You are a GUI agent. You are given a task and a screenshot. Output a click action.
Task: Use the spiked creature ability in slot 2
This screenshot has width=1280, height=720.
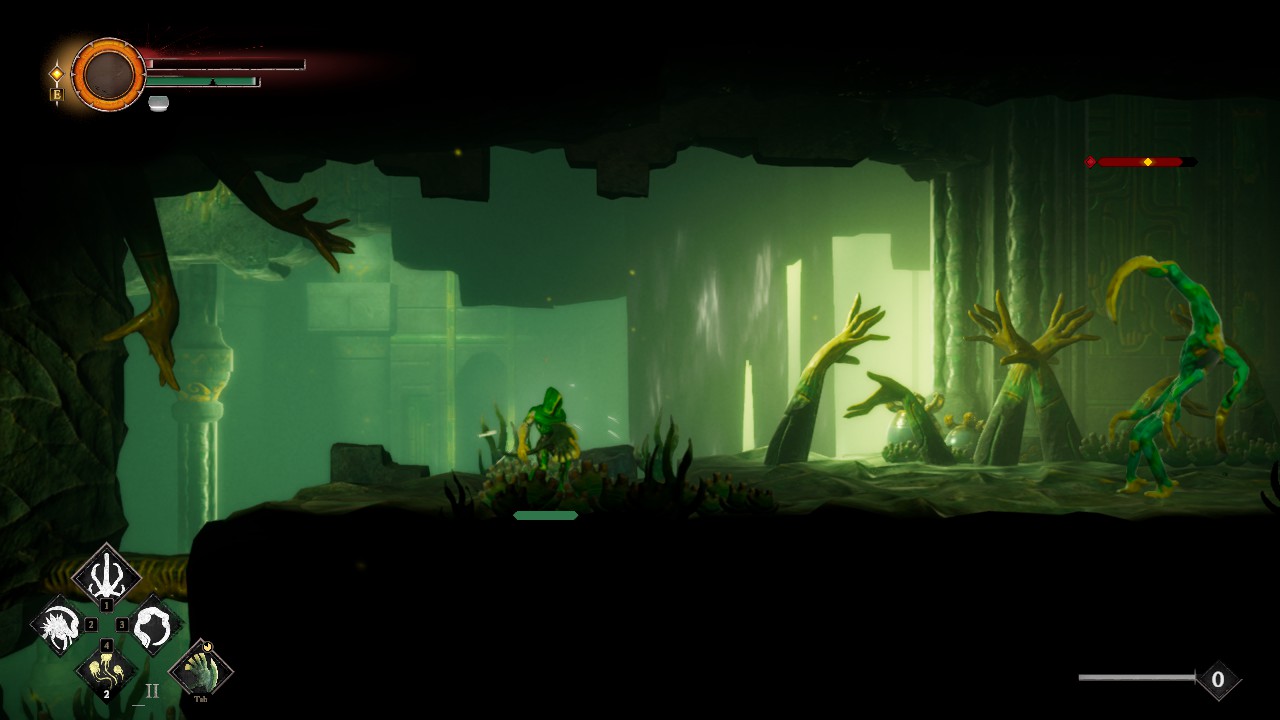point(57,626)
